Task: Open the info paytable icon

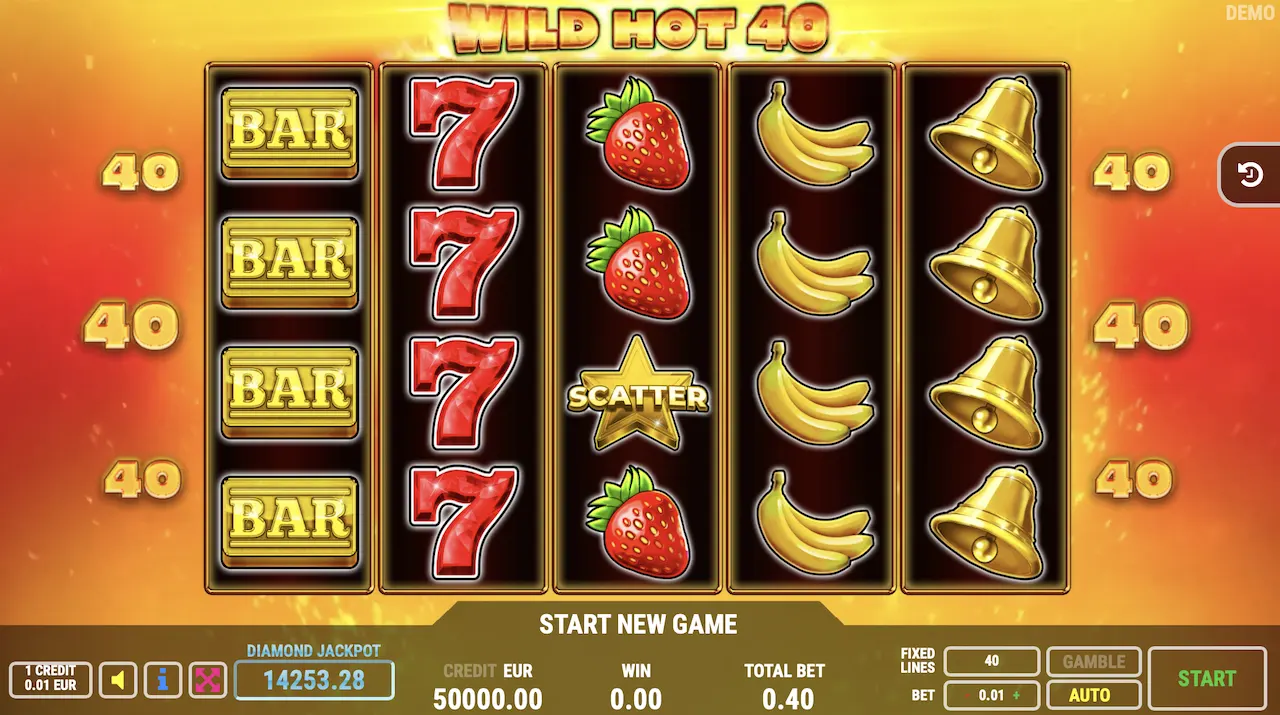Action: pyautogui.click(x=163, y=681)
